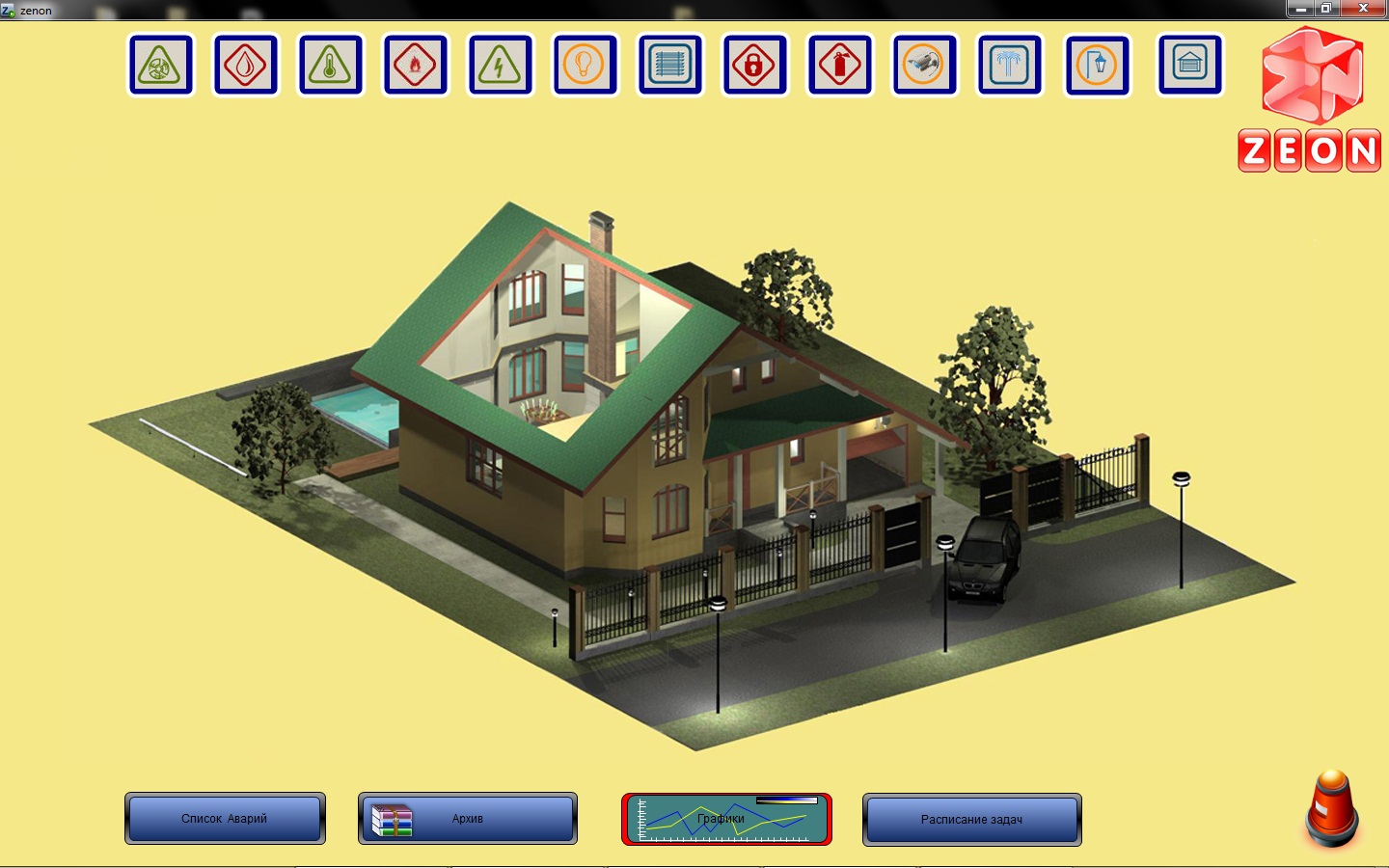
Task: Select the water drop icon
Action: (246, 66)
